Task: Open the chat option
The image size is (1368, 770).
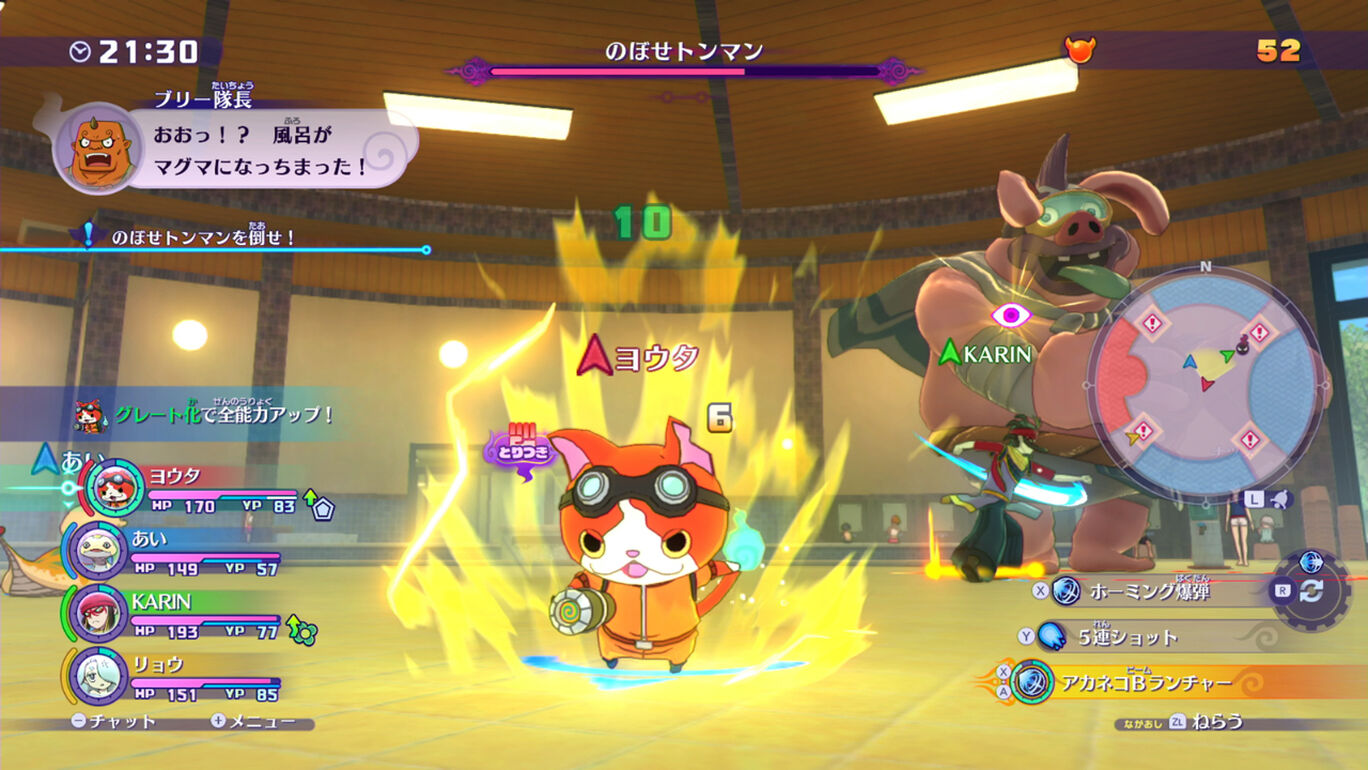Action: click(114, 721)
